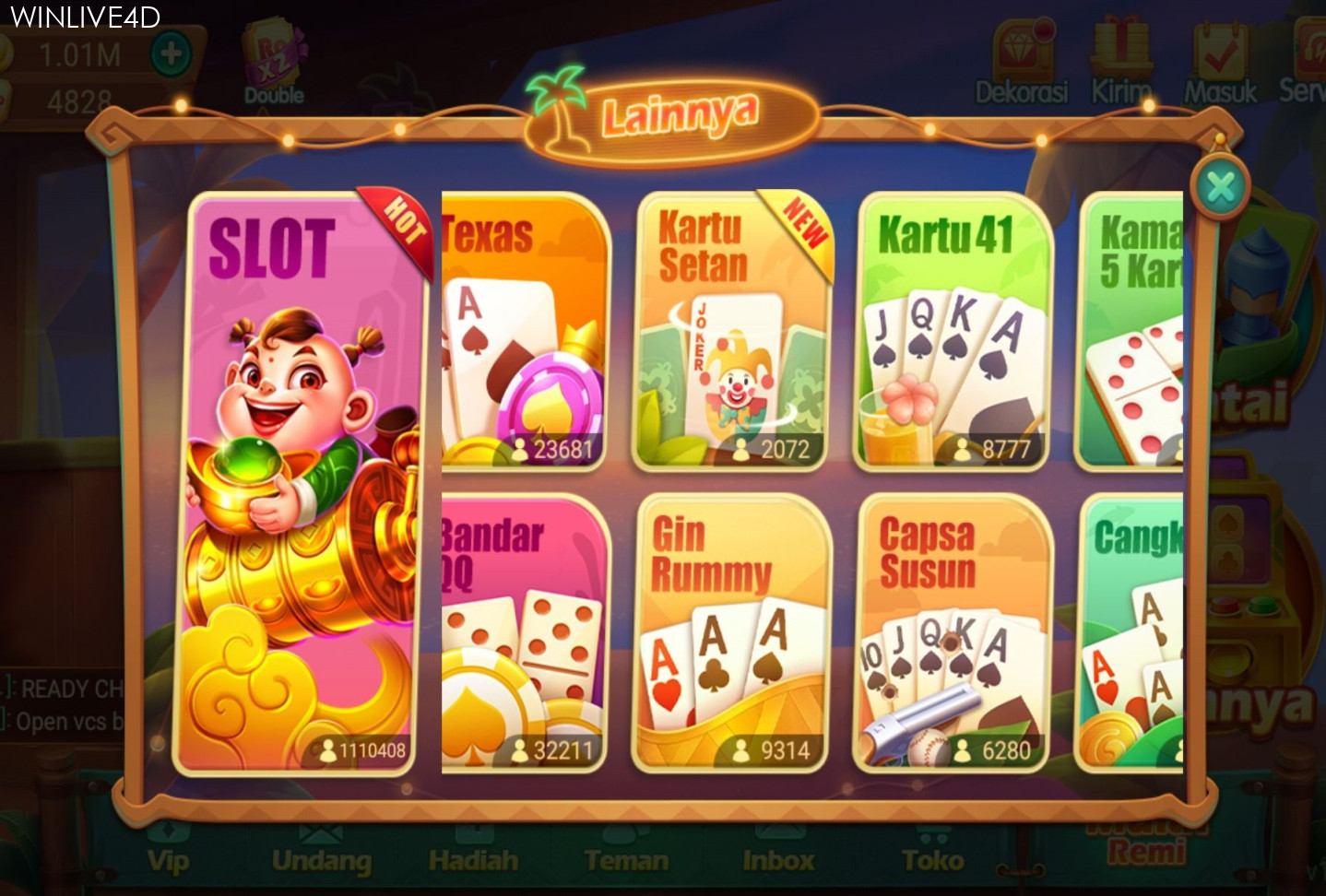Open the Vip section in bottom bar

(x=166, y=858)
